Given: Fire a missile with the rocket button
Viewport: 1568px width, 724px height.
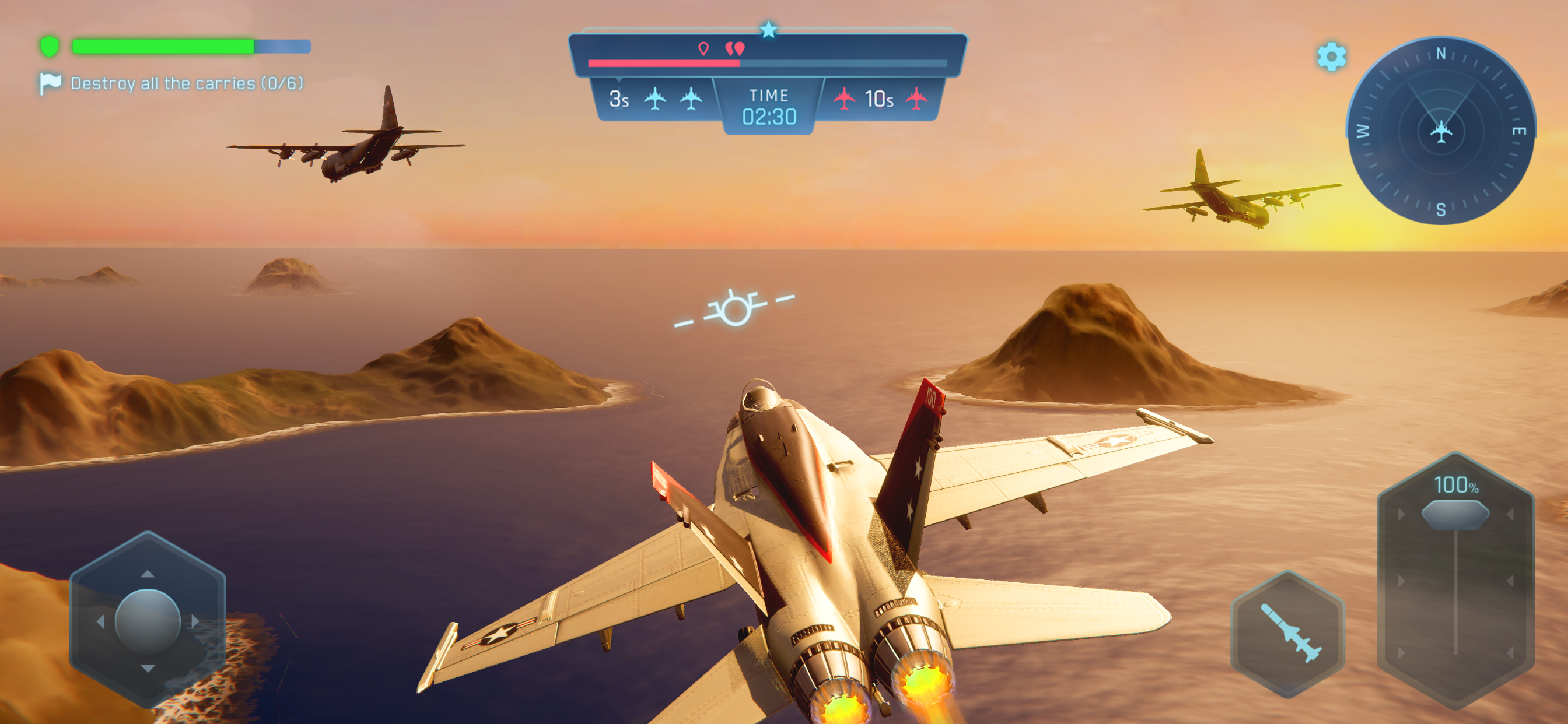Looking at the screenshot, I should point(1289,632).
